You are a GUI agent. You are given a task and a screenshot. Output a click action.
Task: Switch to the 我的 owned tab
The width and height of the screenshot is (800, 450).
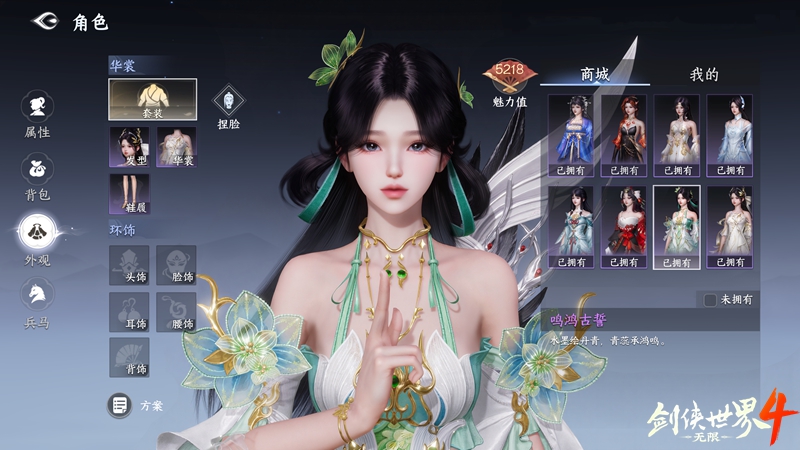(704, 74)
